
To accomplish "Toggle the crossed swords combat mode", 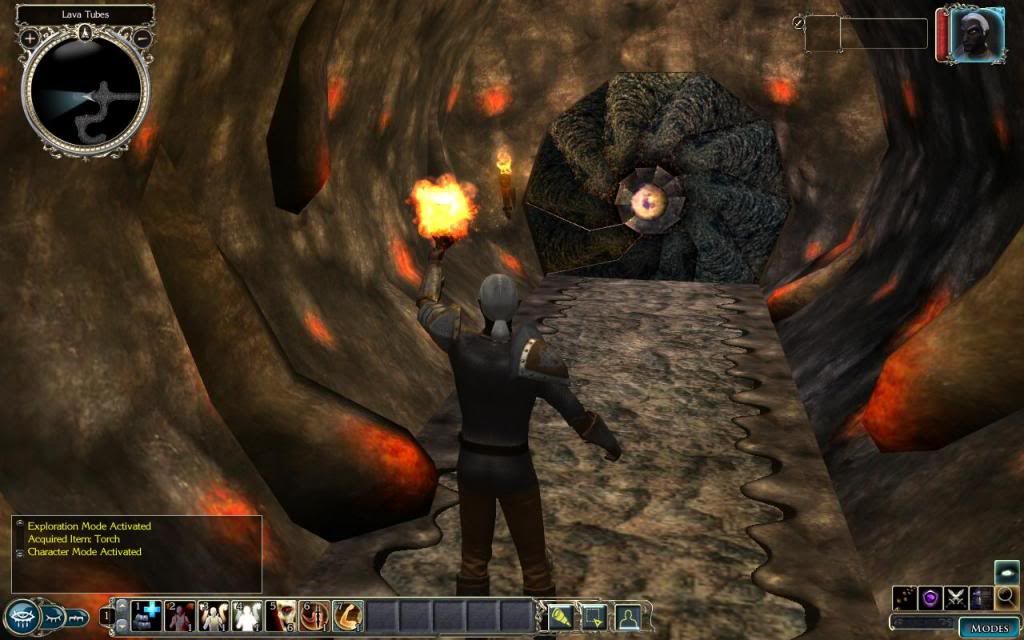I will 957,598.
